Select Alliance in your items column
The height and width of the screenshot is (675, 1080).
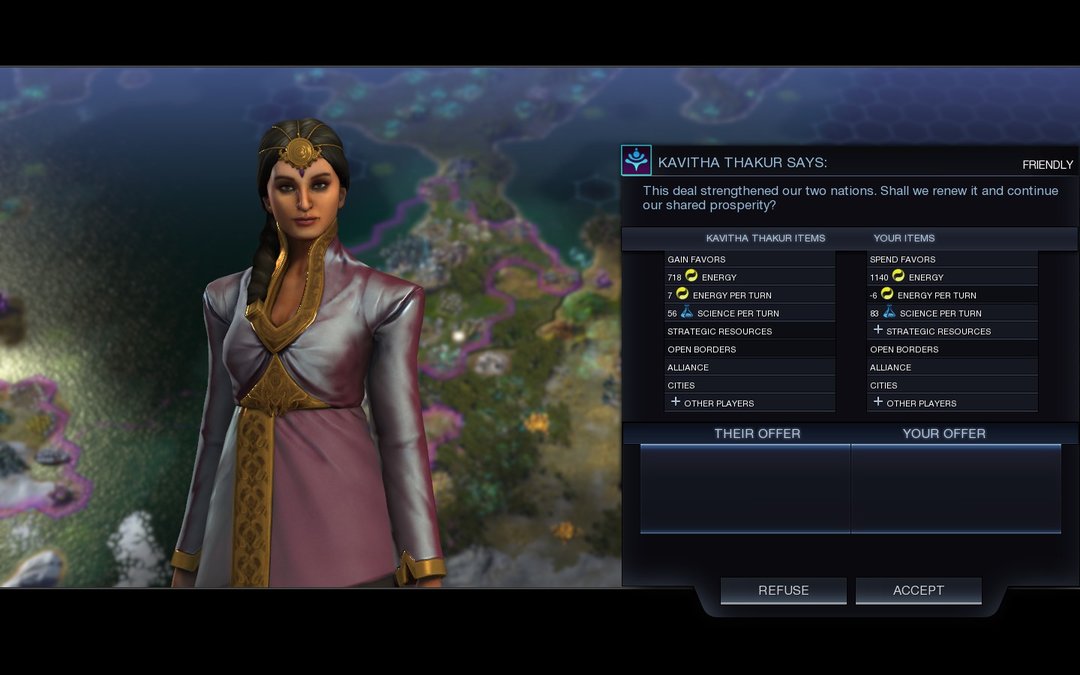(951, 367)
